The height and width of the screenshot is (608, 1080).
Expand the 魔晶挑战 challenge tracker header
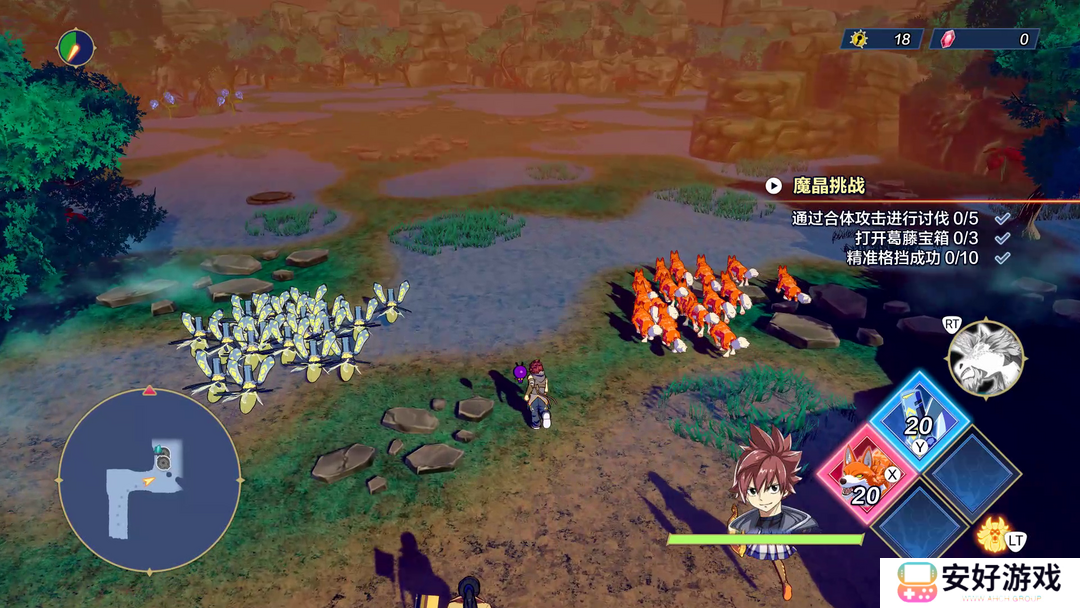tap(815, 185)
